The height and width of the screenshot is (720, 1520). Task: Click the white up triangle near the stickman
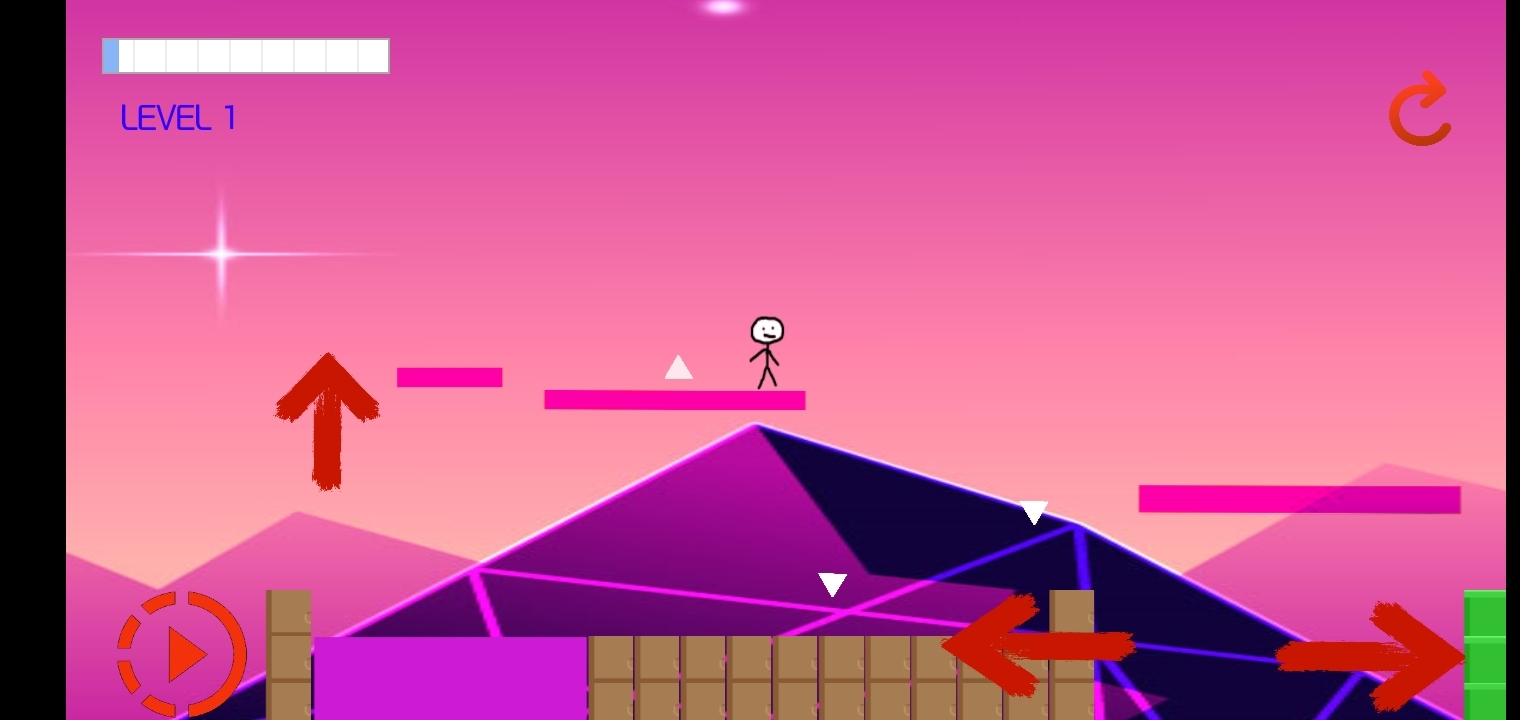point(678,368)
